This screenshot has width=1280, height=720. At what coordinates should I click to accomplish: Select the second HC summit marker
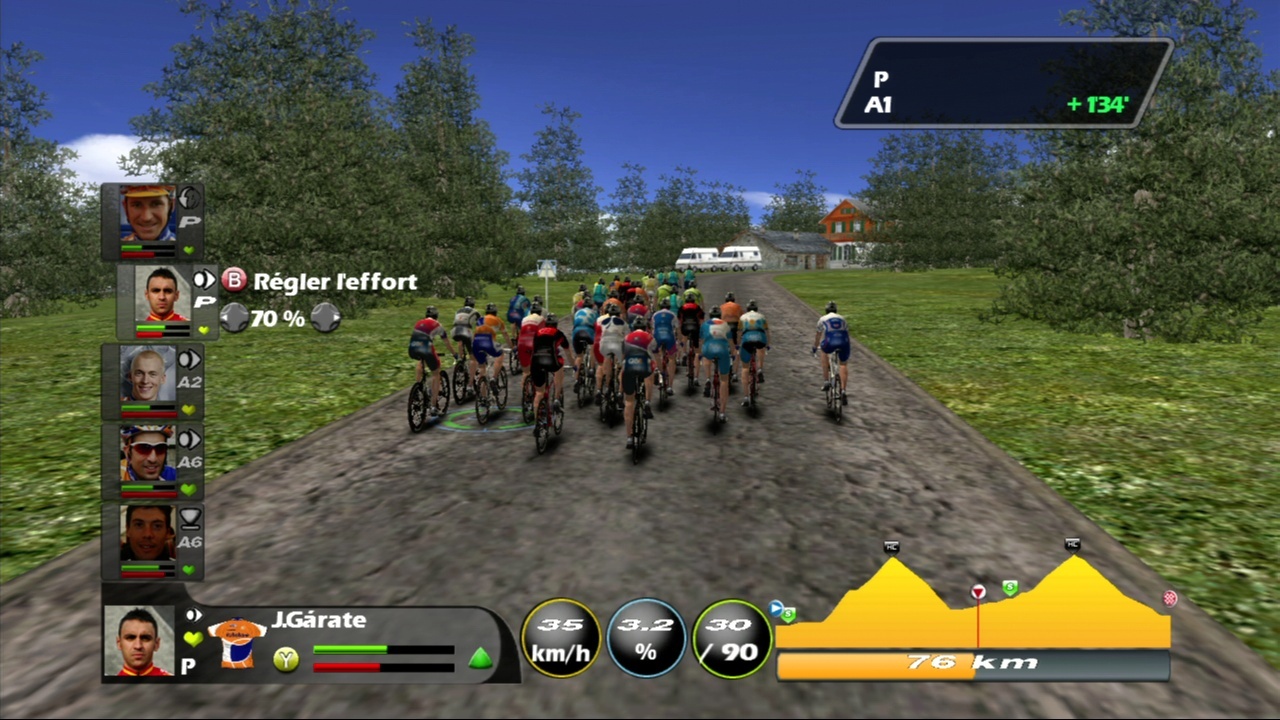(1073, 545)
